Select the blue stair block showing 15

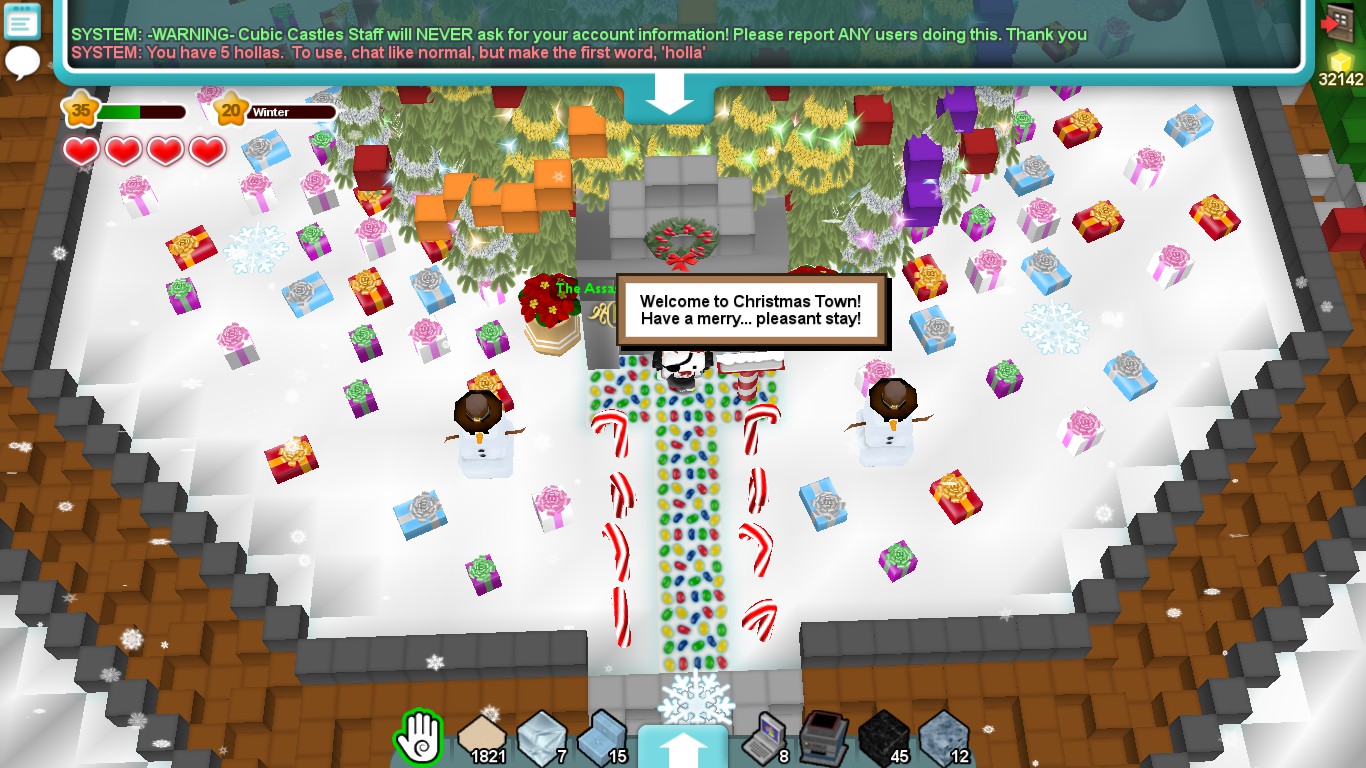click(604, 735)
